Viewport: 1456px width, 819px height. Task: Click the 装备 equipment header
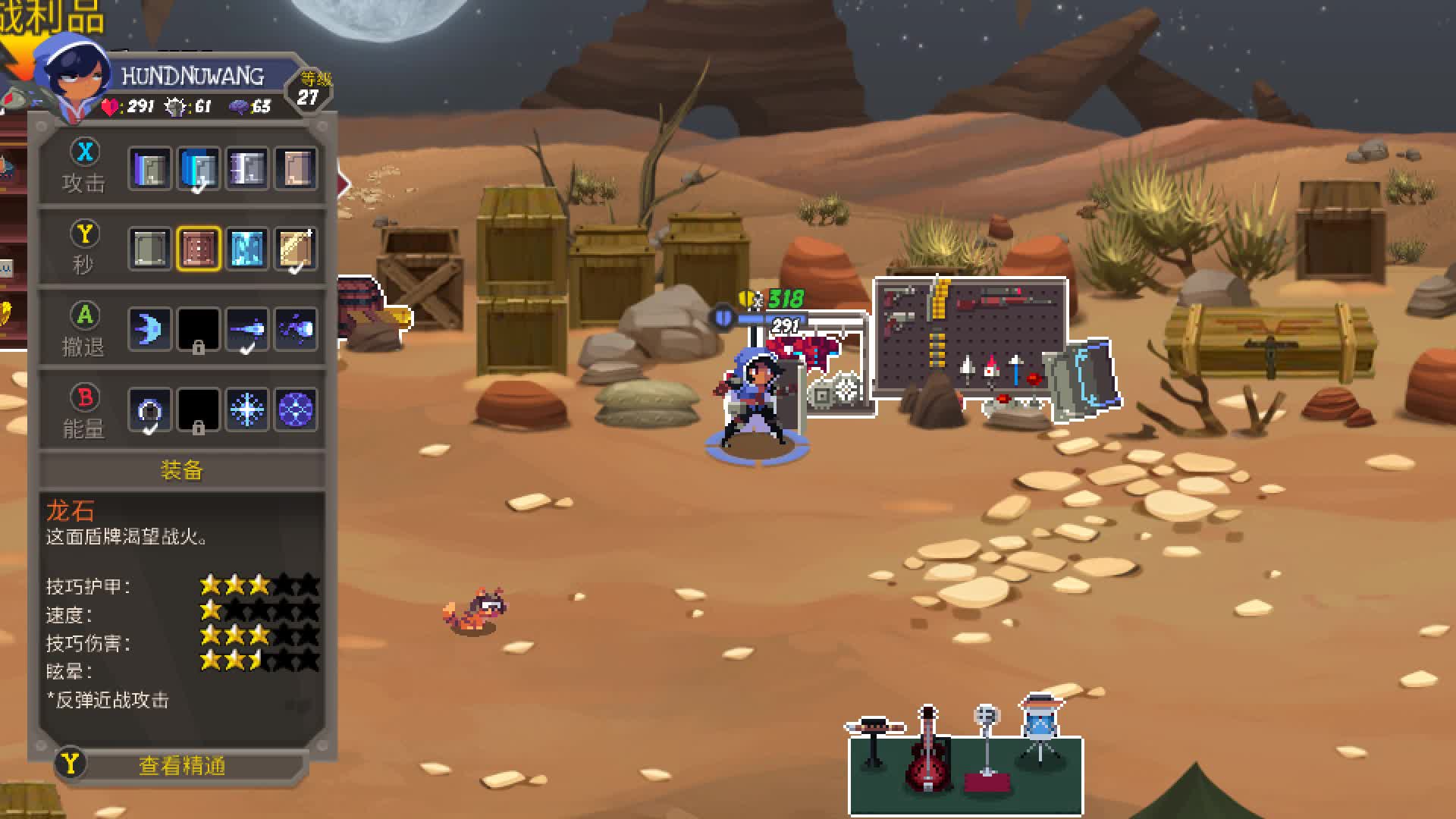pos(182,470)
